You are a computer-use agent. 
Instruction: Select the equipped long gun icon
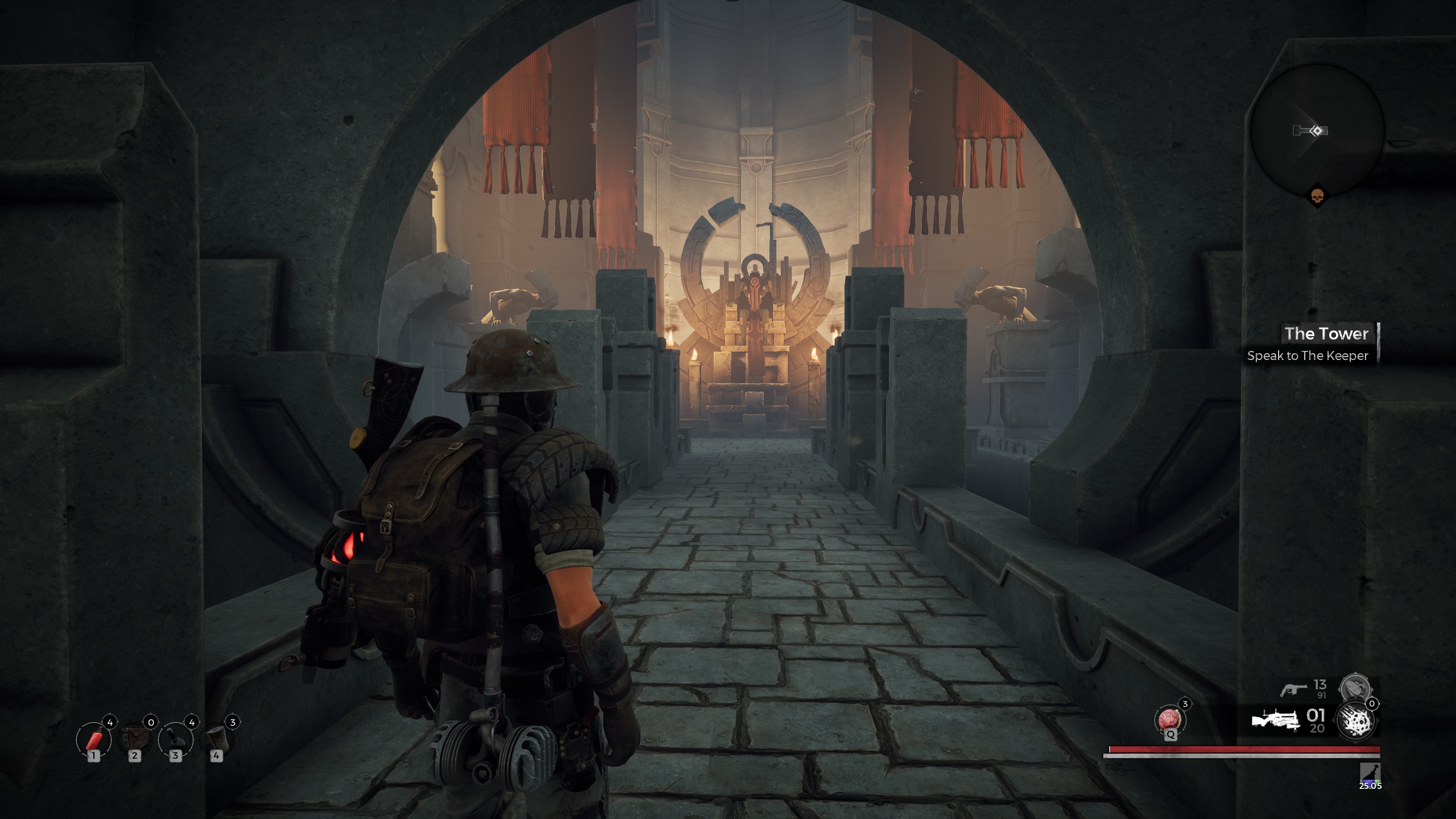[1276, 721]
